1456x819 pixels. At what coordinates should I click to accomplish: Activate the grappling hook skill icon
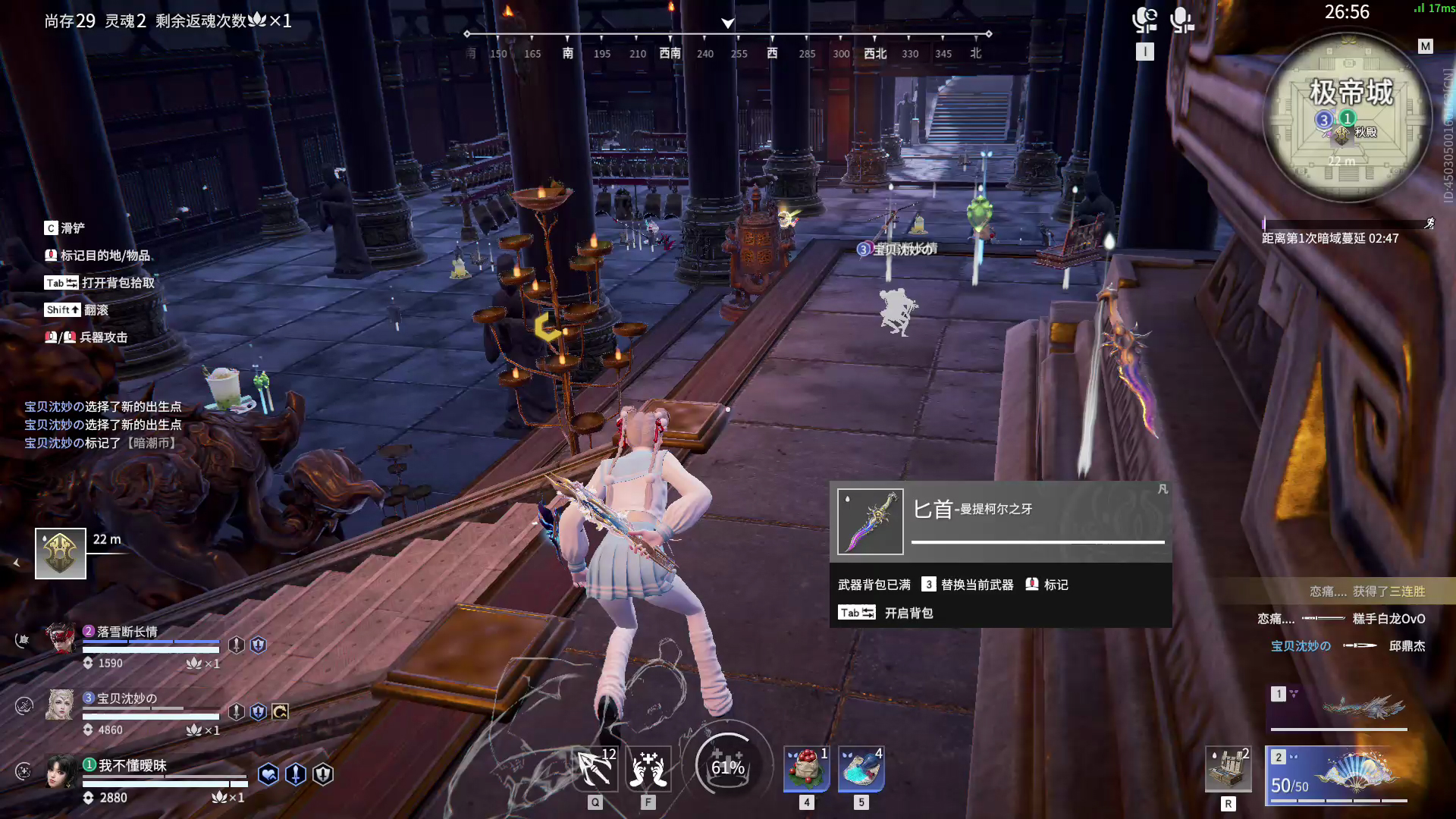pyautogui.click(x=595, y=769)
